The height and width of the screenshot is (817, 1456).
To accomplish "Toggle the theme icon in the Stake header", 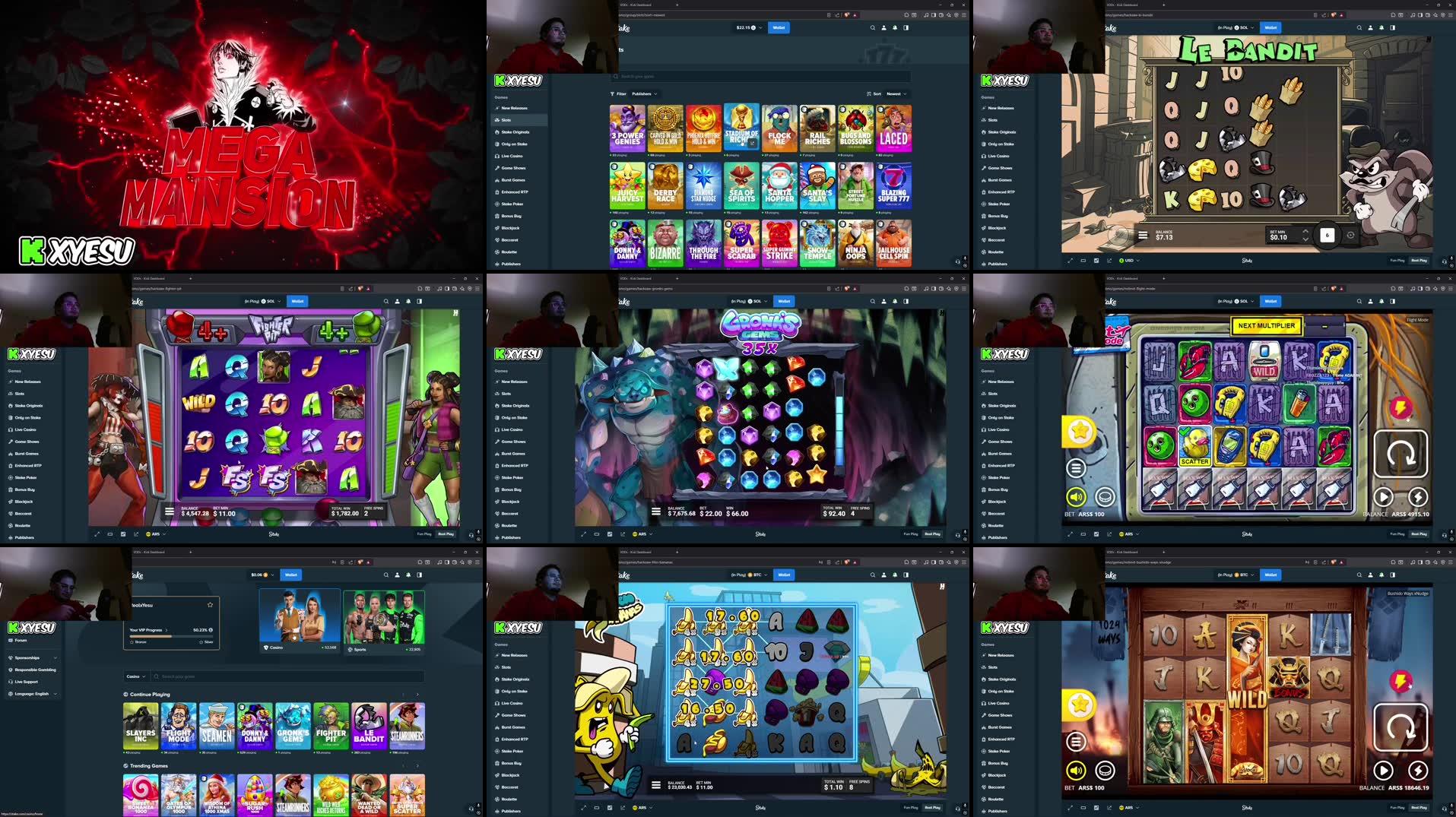I will pos(906,27).
